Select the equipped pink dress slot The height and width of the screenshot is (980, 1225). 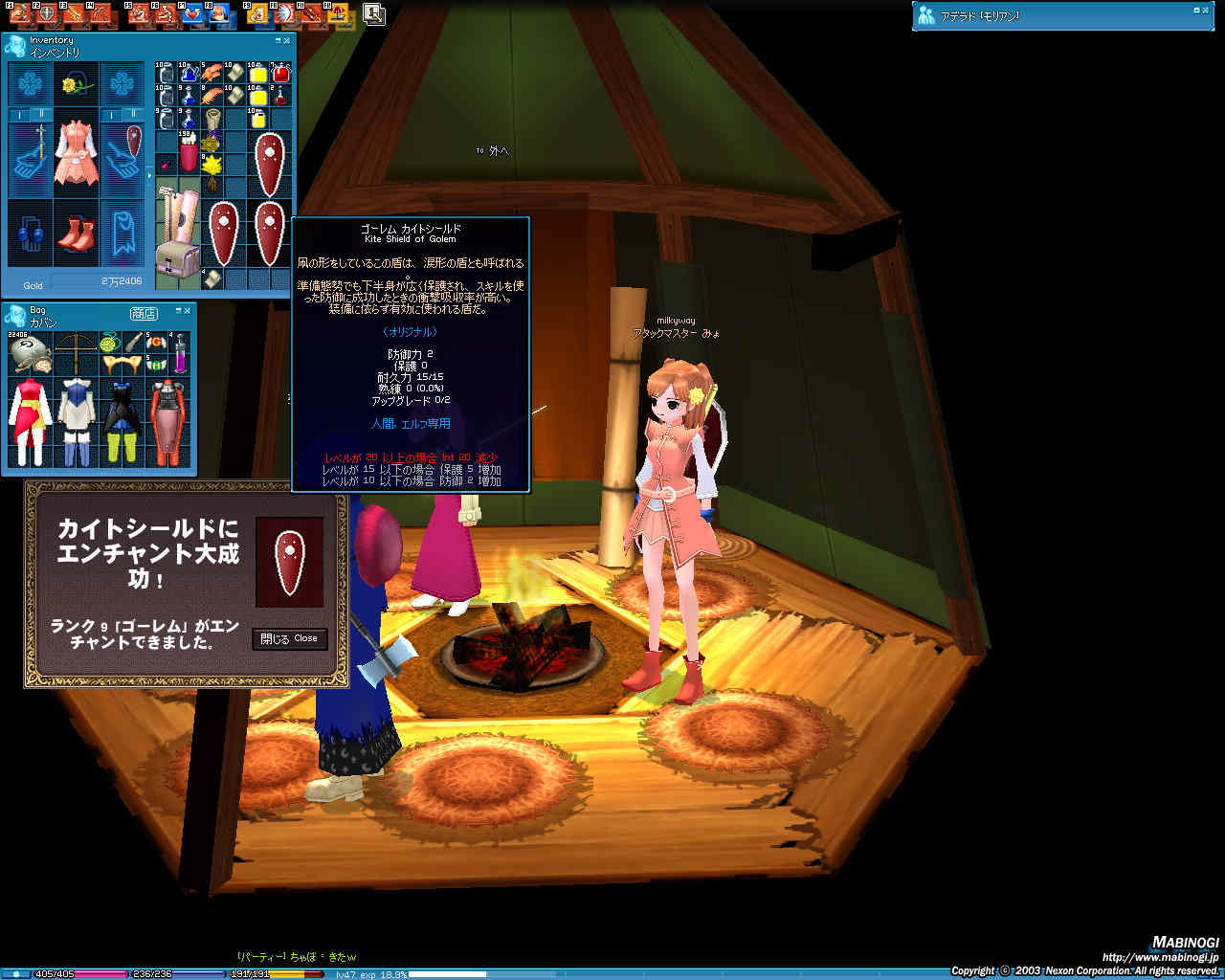pos(76,153)
